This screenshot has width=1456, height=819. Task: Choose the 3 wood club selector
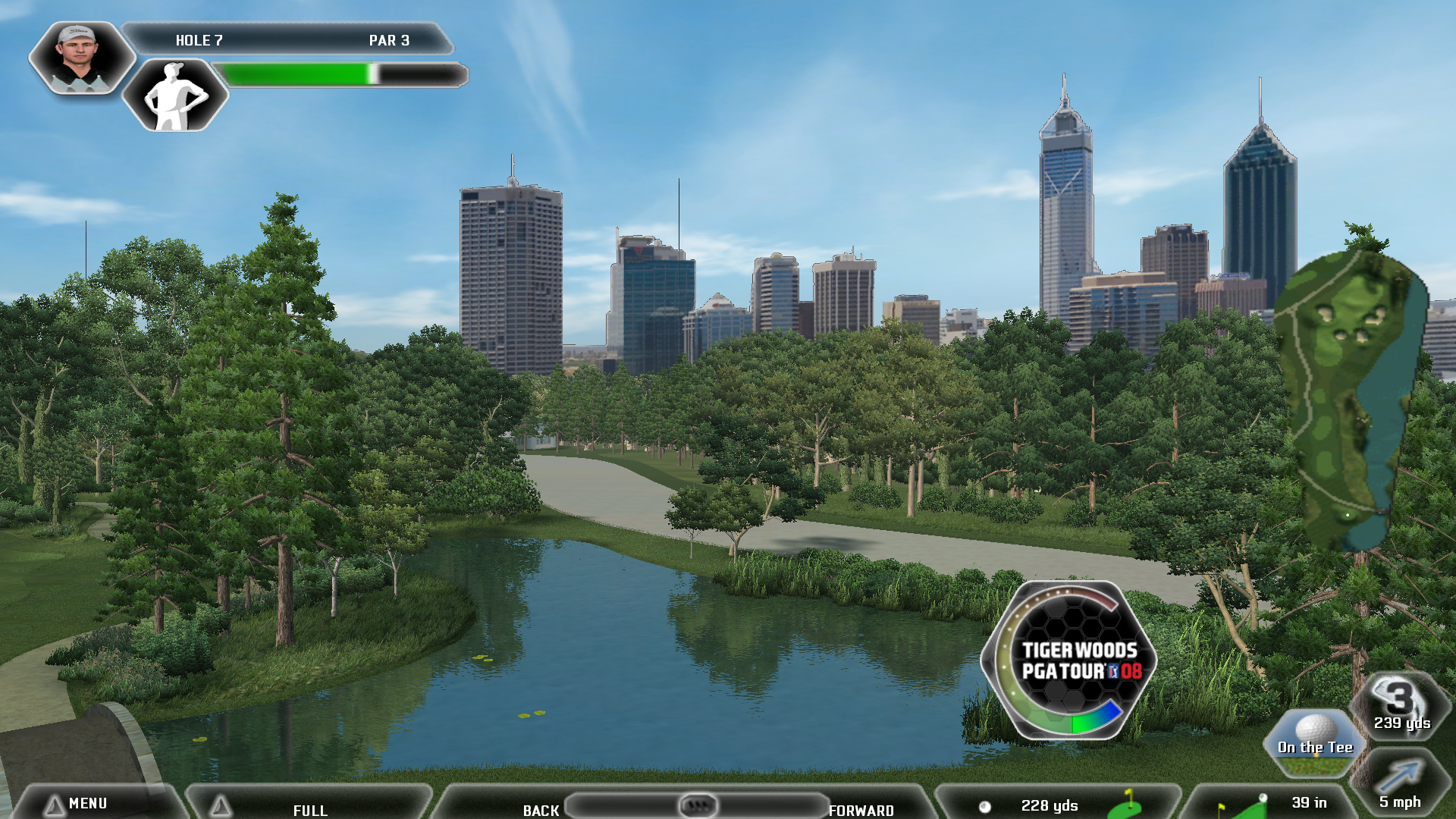coord(1402,705)
